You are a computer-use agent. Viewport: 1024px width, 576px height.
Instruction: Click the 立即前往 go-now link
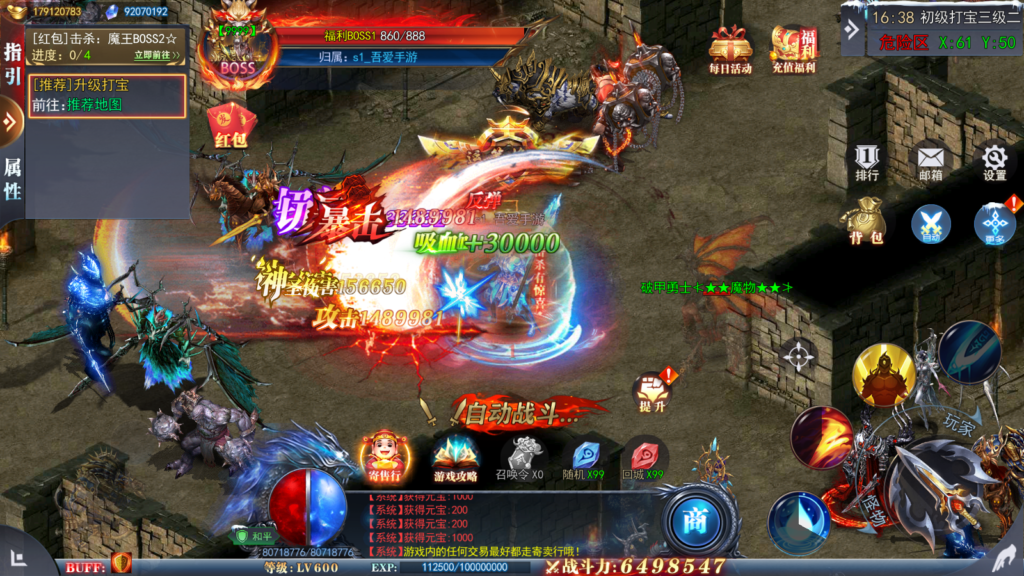[x=158, y=55]
